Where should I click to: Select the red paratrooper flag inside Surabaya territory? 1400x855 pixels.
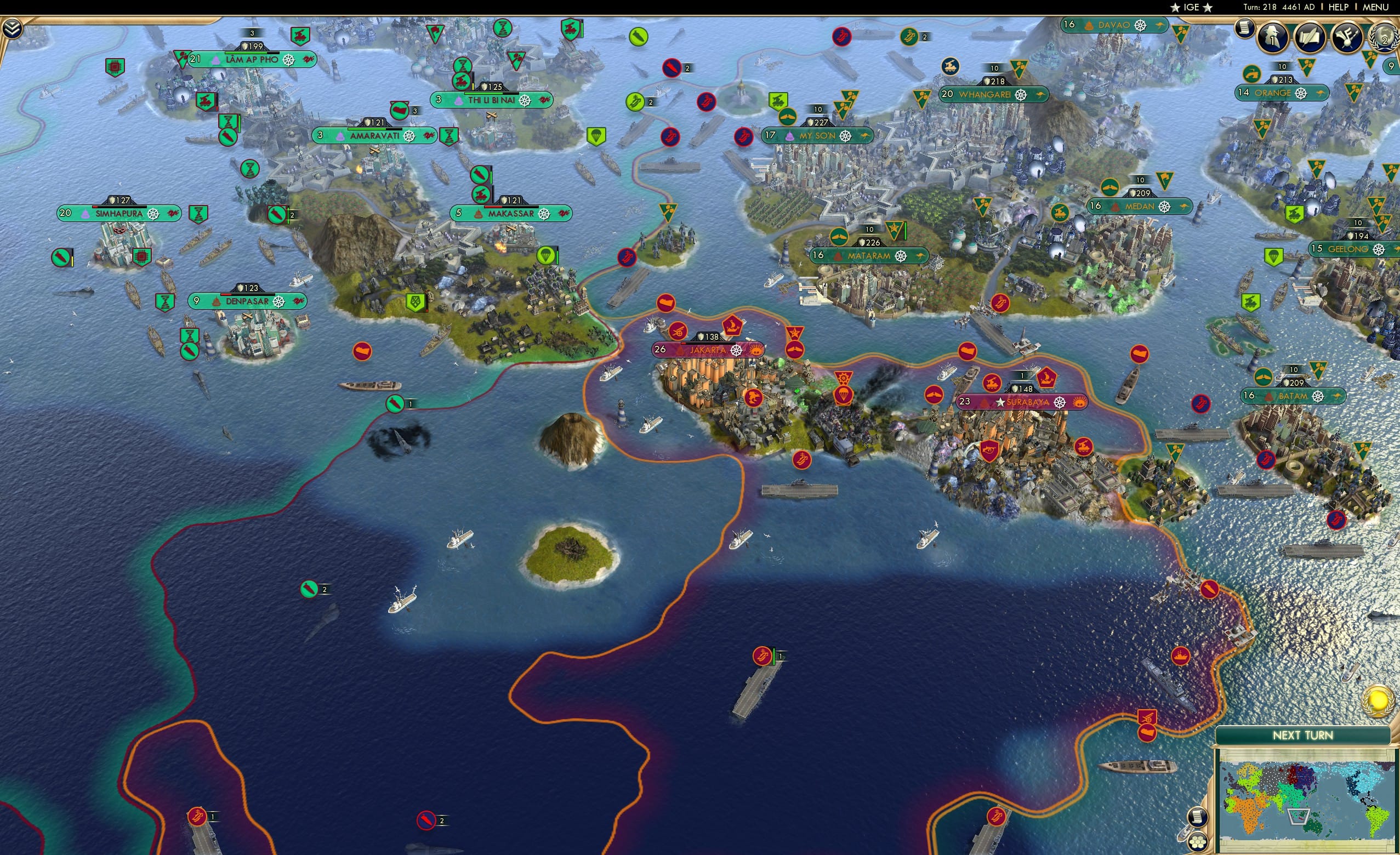(x=843, y=395)
